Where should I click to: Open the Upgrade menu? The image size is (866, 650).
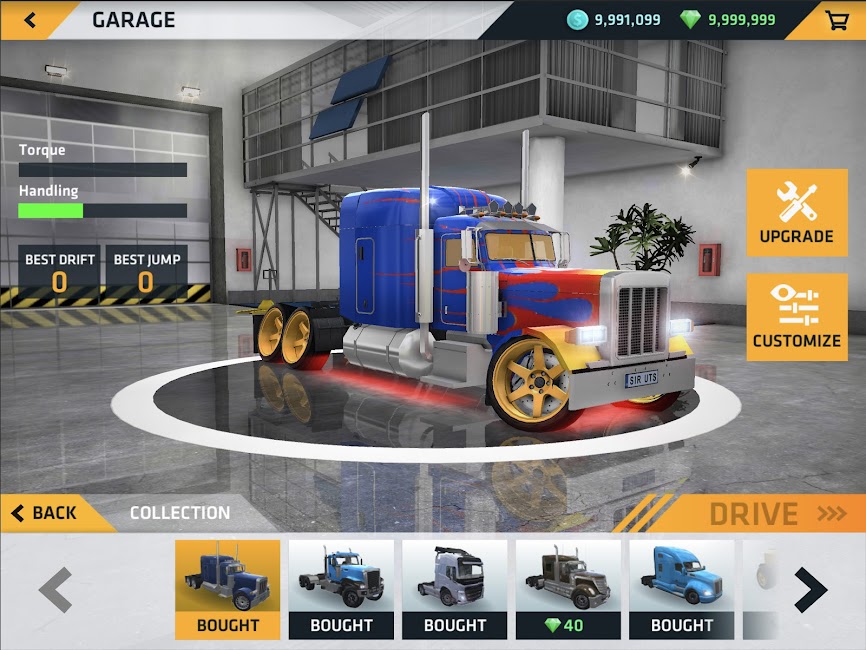(796, 212)
